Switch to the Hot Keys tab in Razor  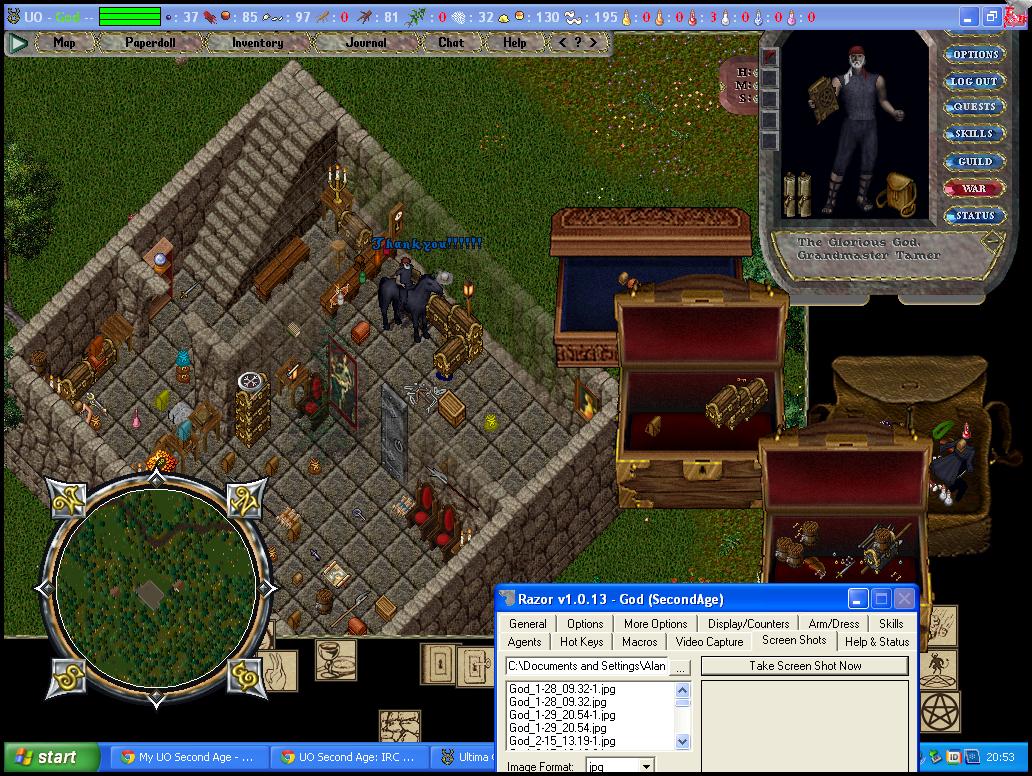point(581,642)
